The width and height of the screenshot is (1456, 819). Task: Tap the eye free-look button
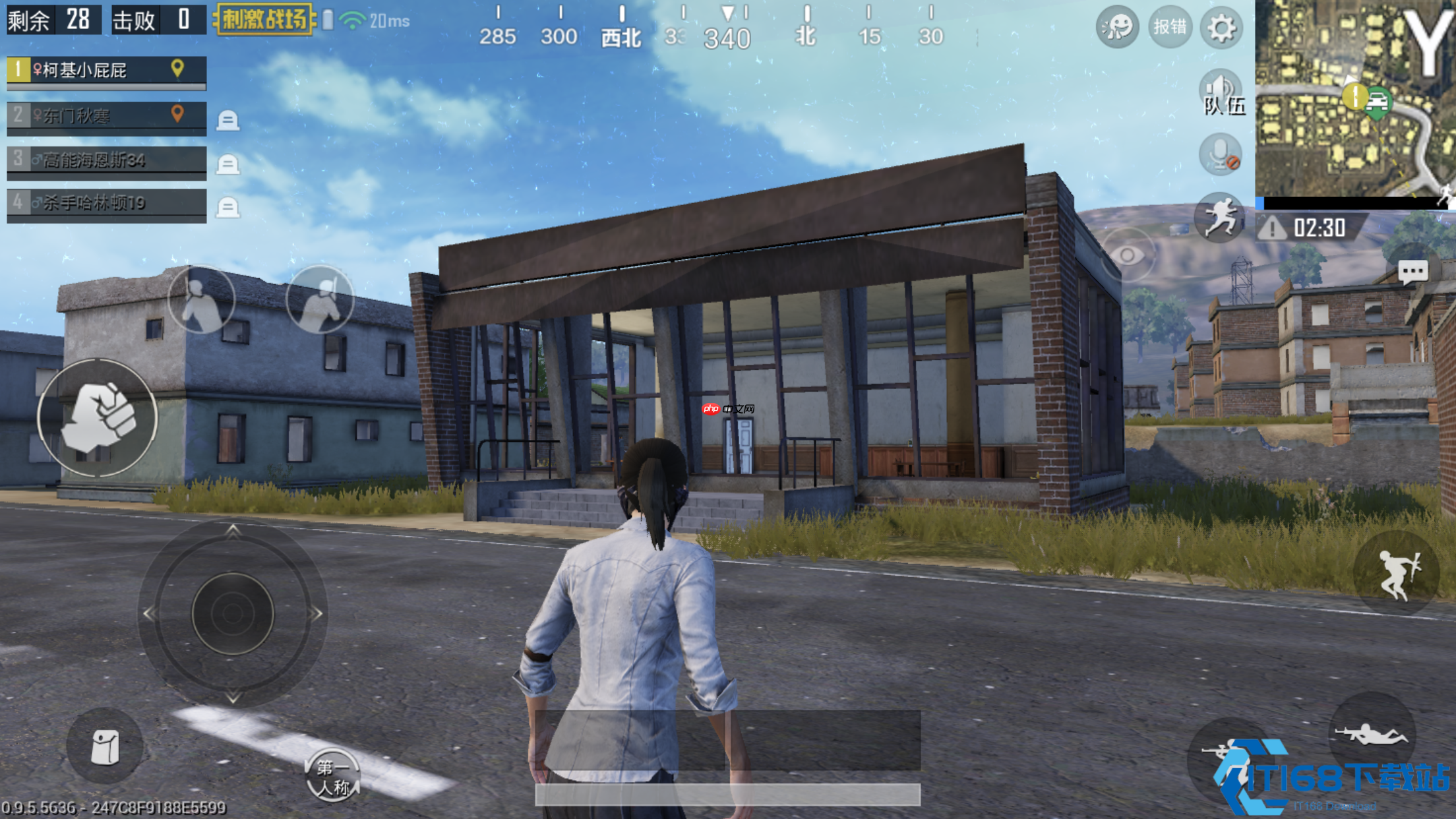(x=1128, y=255)
